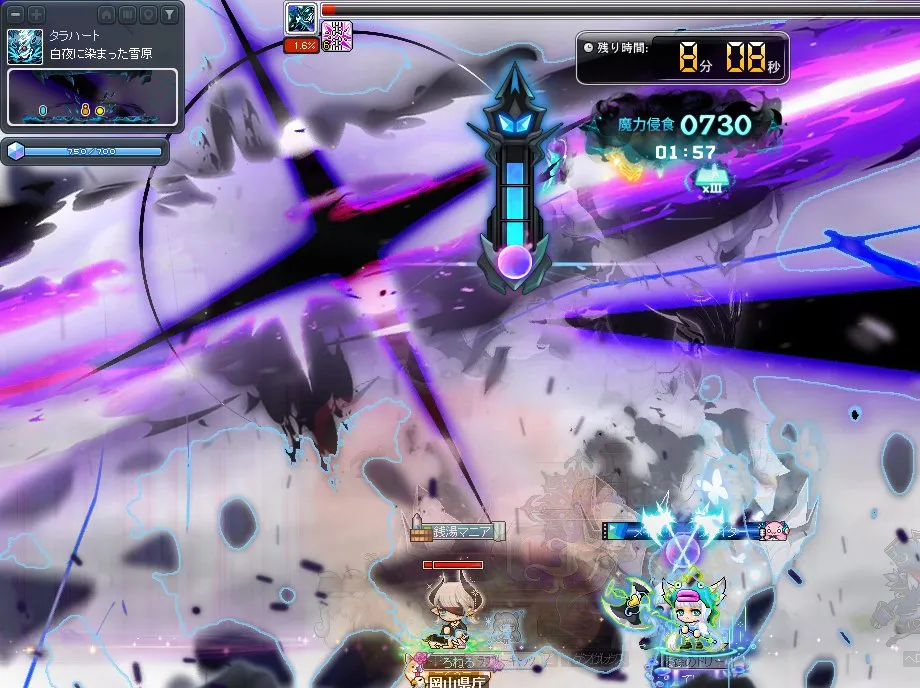Select the boss portrait icon at top
920x688 pixels.
tap(301, 18)
